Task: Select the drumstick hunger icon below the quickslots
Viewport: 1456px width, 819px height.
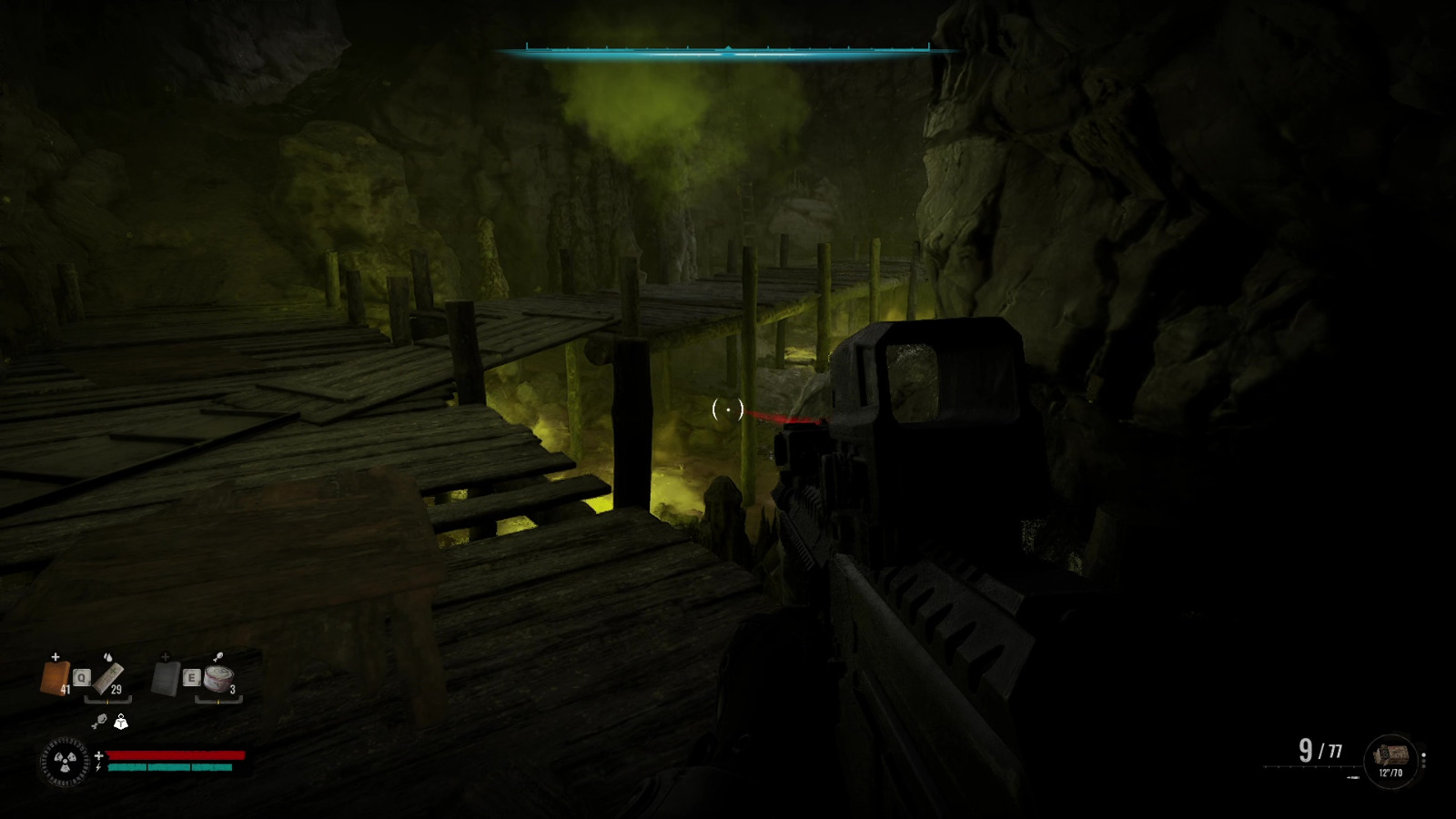Action: 101,721
